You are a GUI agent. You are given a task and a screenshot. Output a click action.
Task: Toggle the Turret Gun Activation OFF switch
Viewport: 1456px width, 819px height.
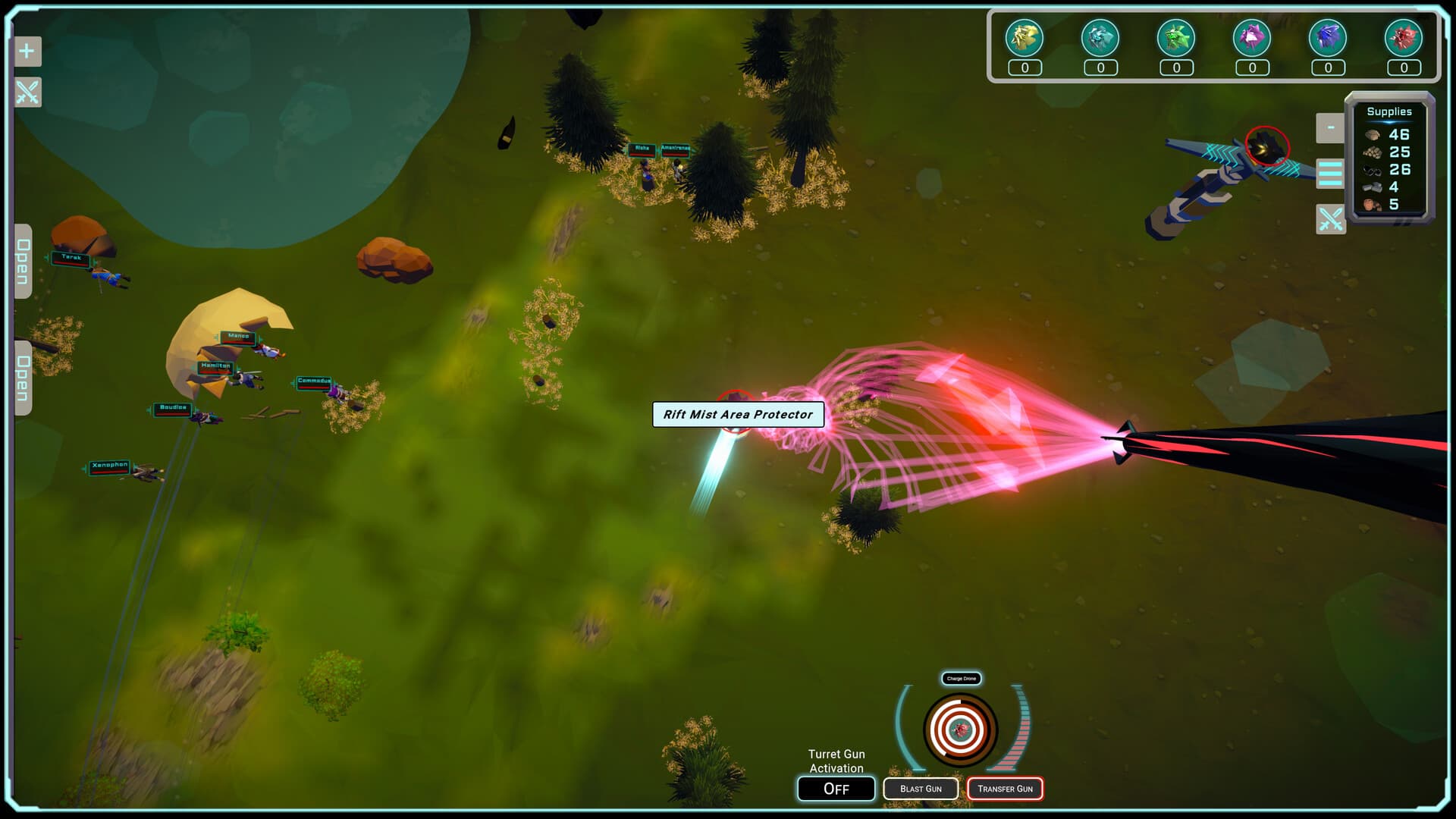tap(836, 789)
